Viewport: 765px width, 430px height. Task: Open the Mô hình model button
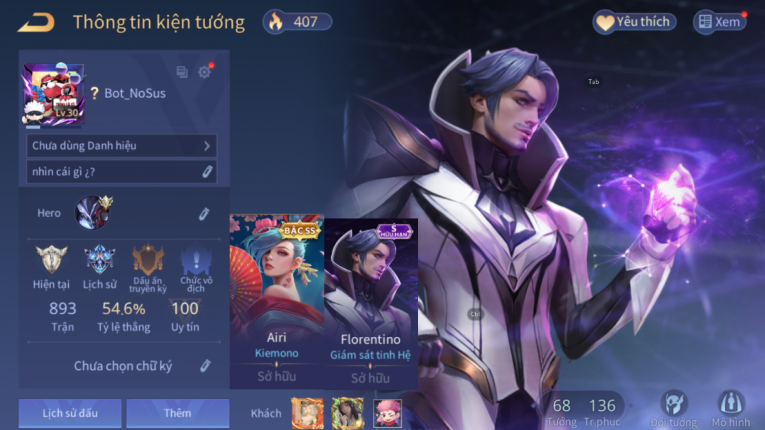[x=731, y=406]
